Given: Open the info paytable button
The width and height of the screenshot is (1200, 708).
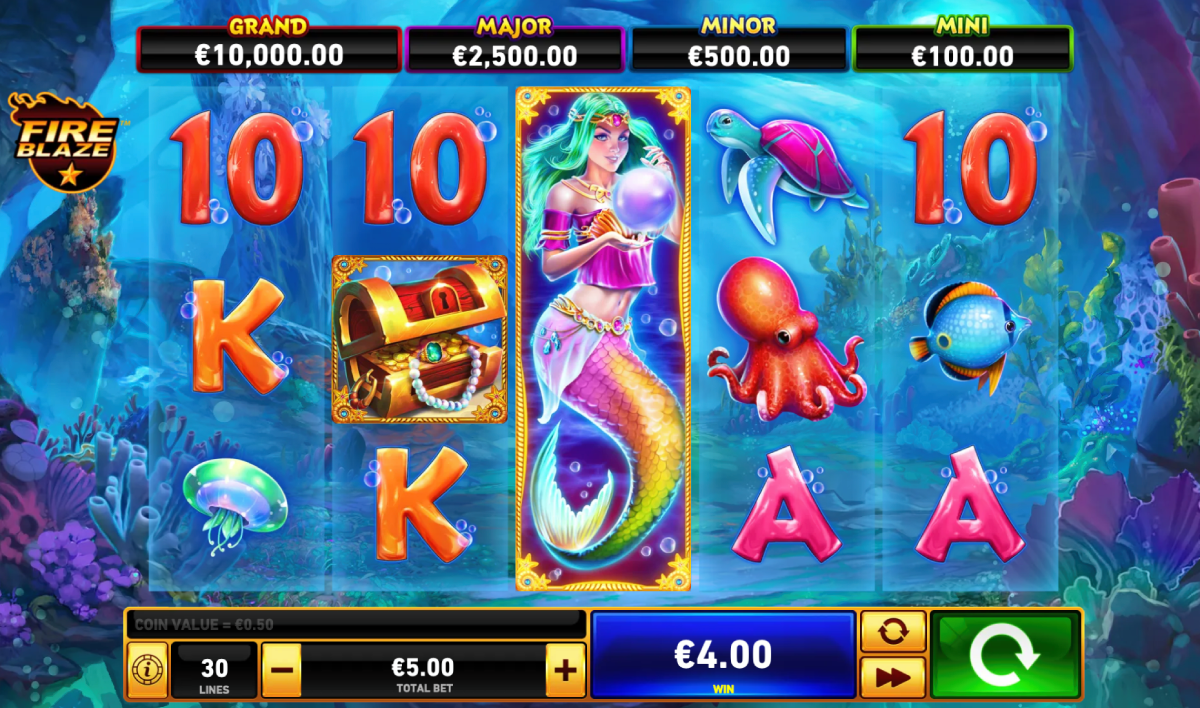Looking at the screenshot, I should (146, 669).
